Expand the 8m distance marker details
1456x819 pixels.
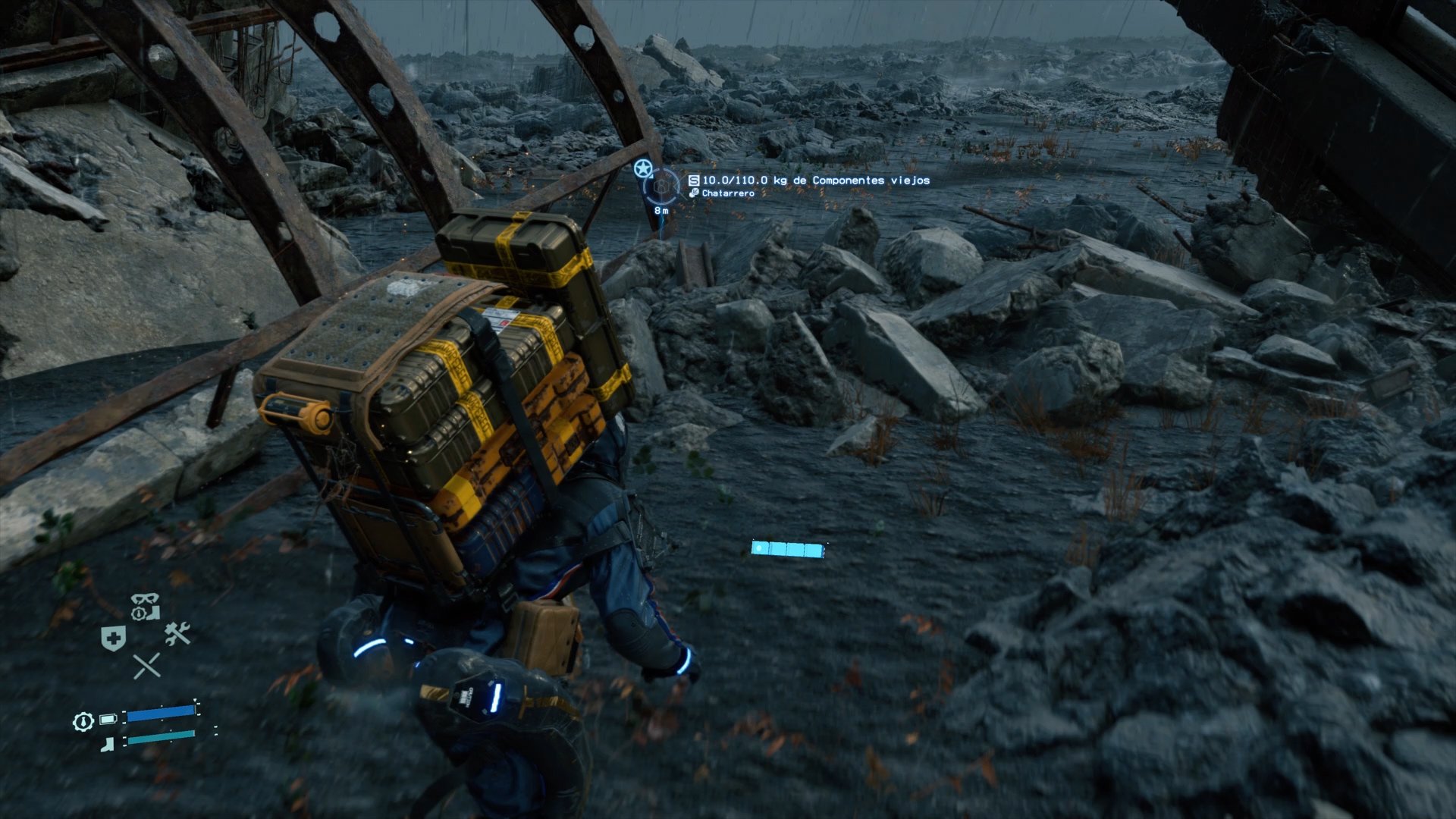[x=661, y=211]
